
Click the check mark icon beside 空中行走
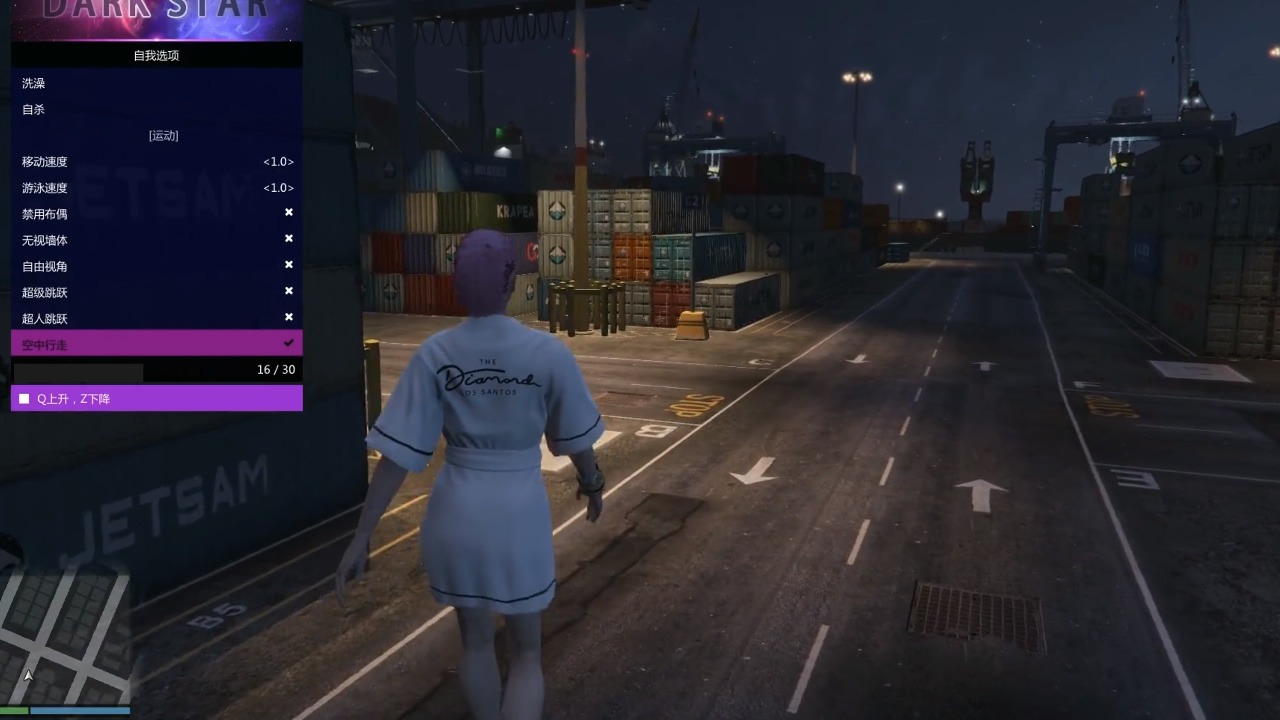(289, 343)
